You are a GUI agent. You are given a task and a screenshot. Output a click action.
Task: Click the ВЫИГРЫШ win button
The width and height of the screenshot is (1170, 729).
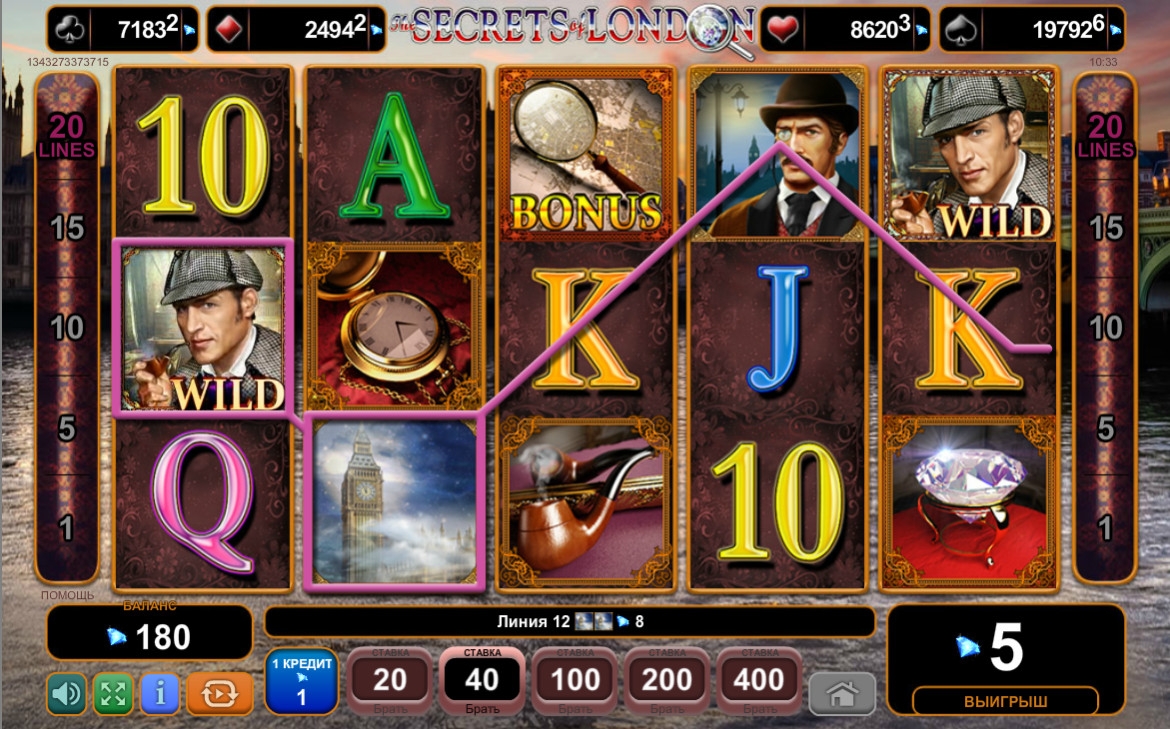pyautogui.click(x=1005, y=701)
